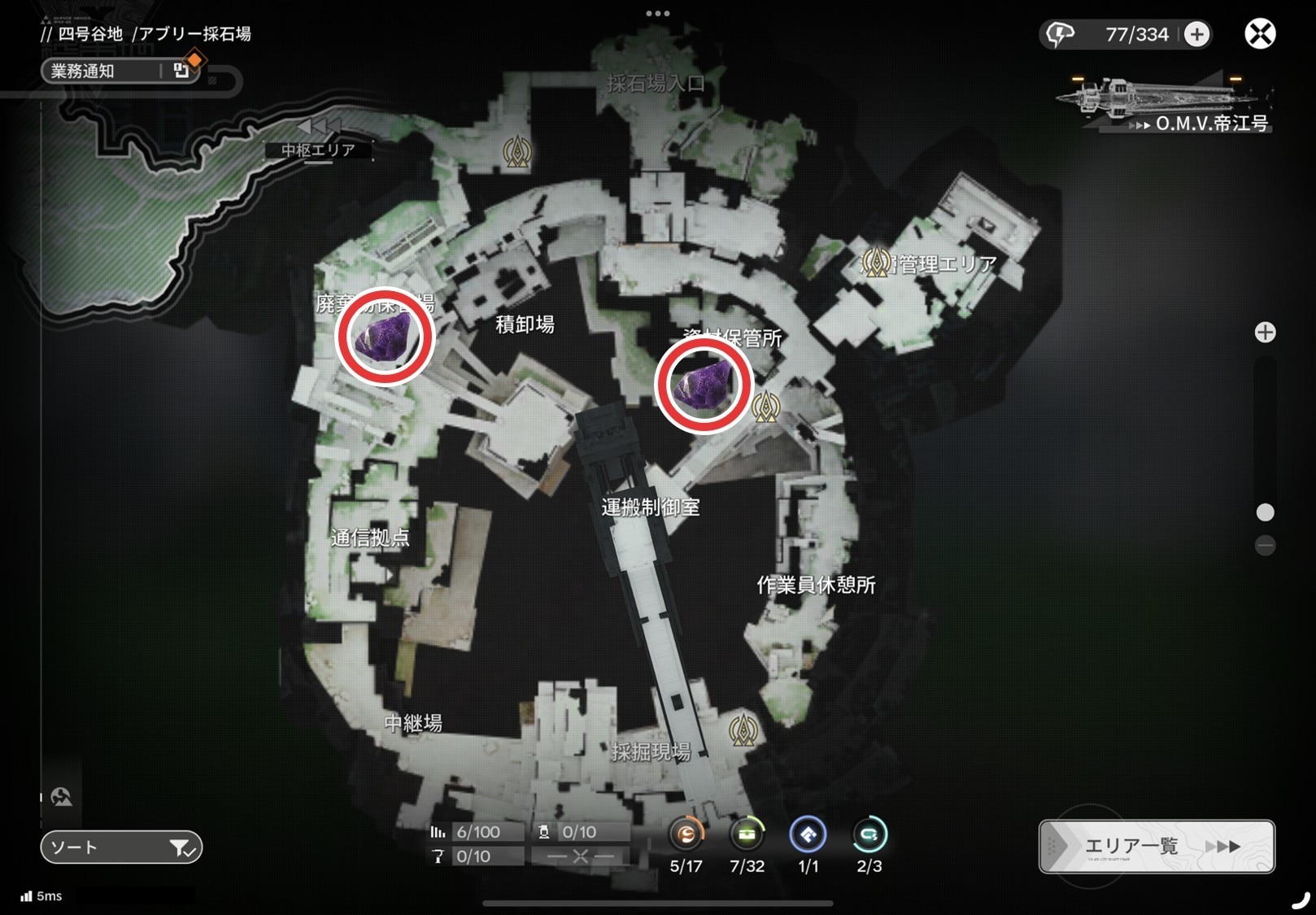Select the orange swirl collectible counter 5/17
The width and height of the screenshot is (1316, 915).
point(686,835)
